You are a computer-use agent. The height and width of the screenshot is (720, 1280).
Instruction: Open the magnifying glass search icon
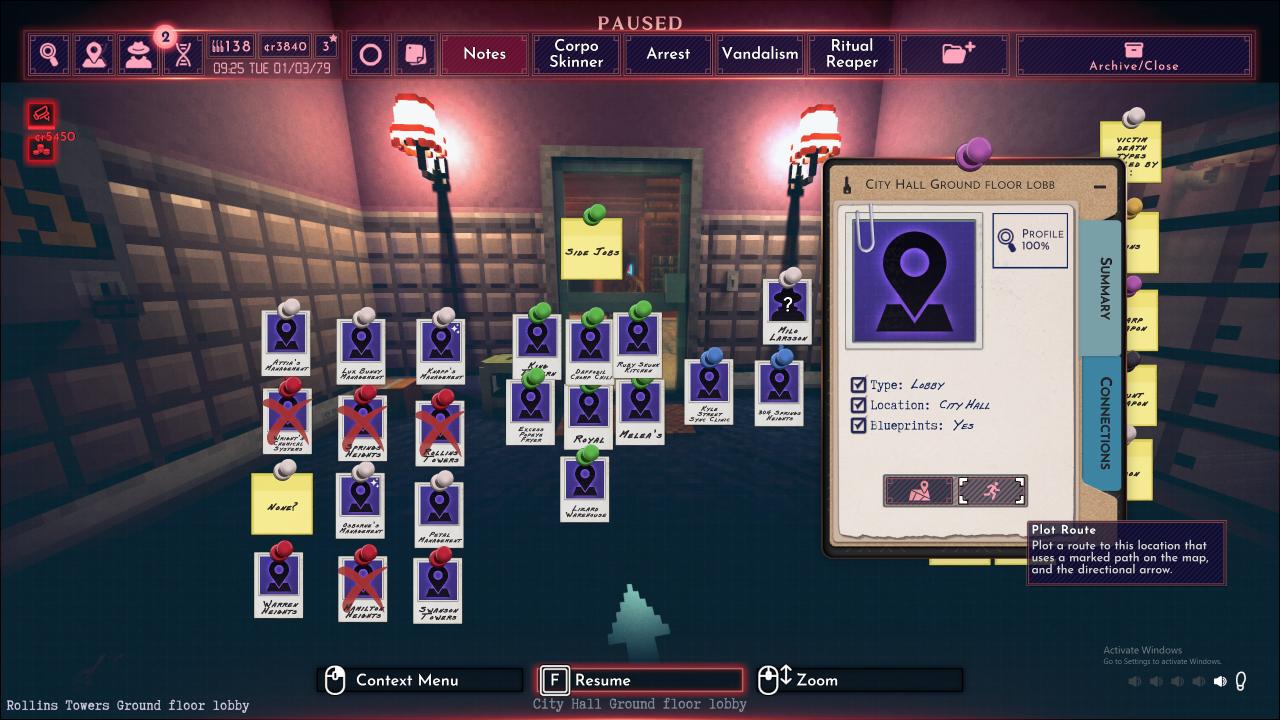tap(49, 54)
